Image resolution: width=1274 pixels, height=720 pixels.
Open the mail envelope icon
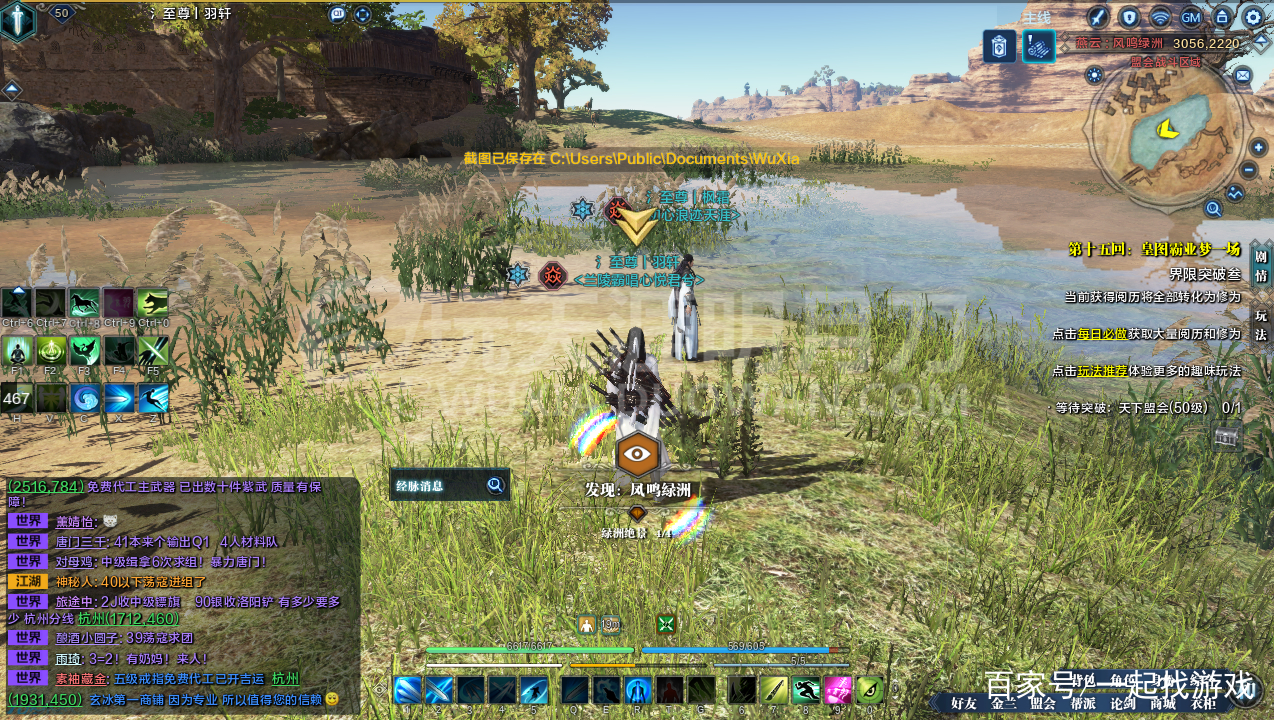[1242, 75]
